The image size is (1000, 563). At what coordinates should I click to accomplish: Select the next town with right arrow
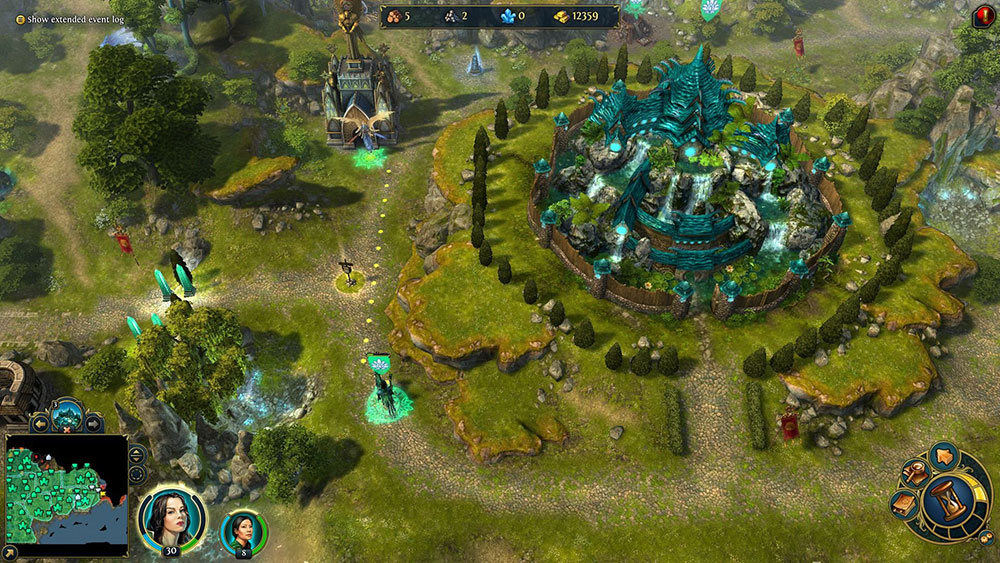point(93,423)
